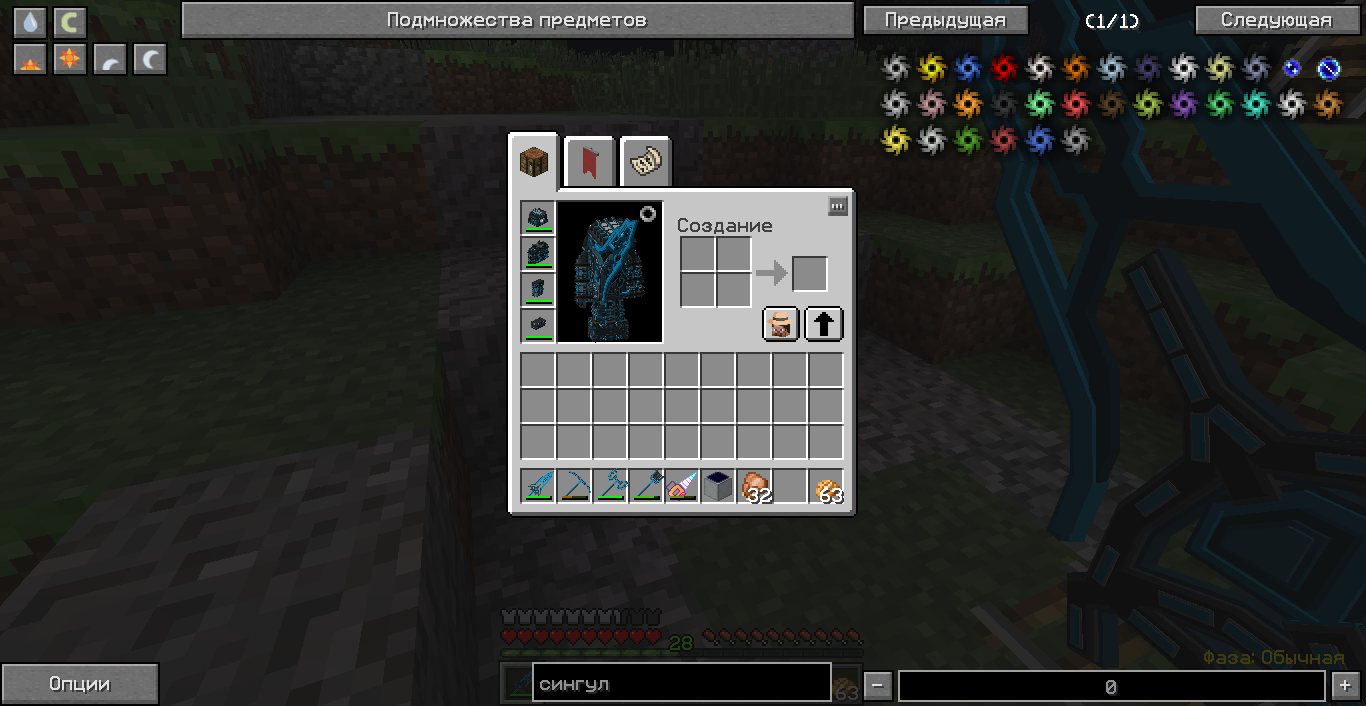Click the black up-arrow button
This screenshot has height=706, width=1366.
(824, 324)
